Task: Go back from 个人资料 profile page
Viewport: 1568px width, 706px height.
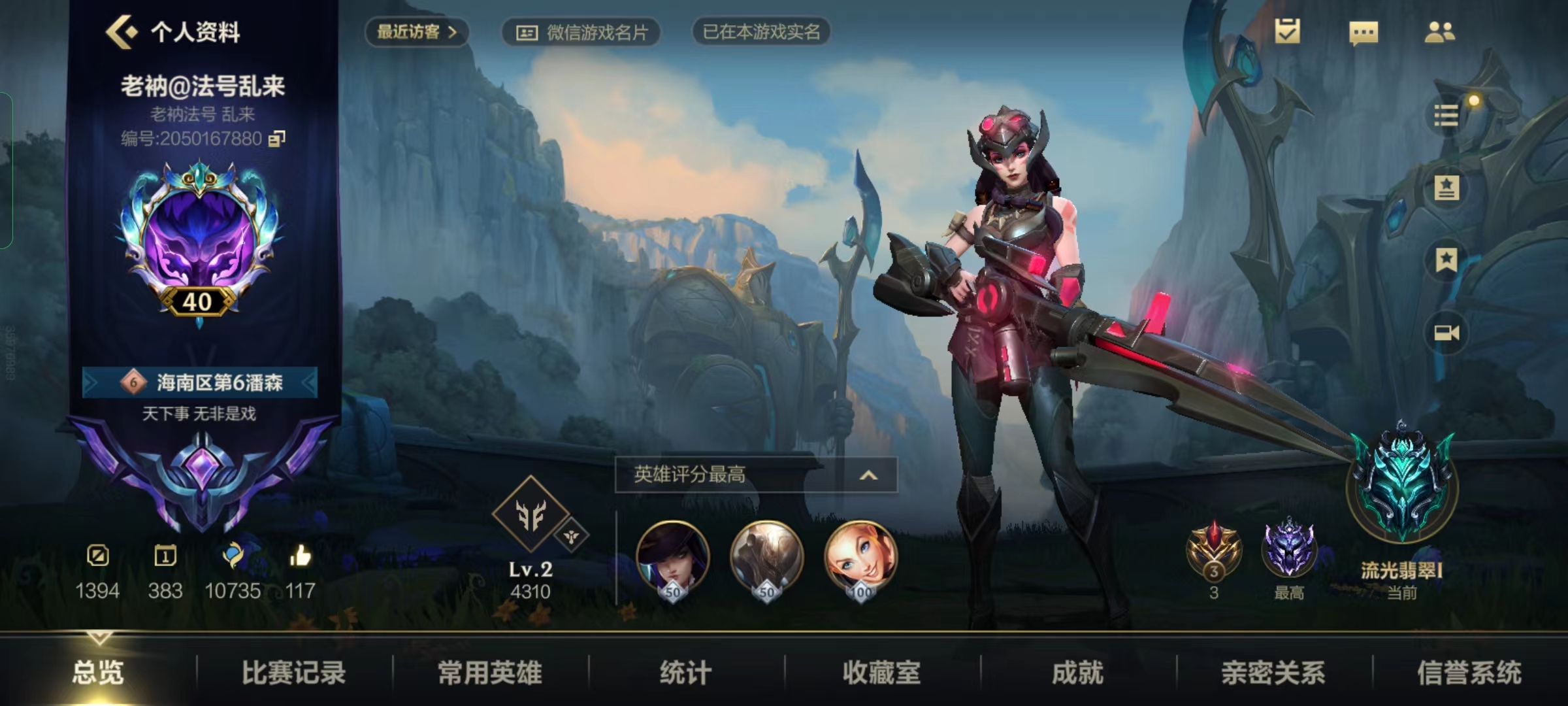Action: [x=122, y=31]
